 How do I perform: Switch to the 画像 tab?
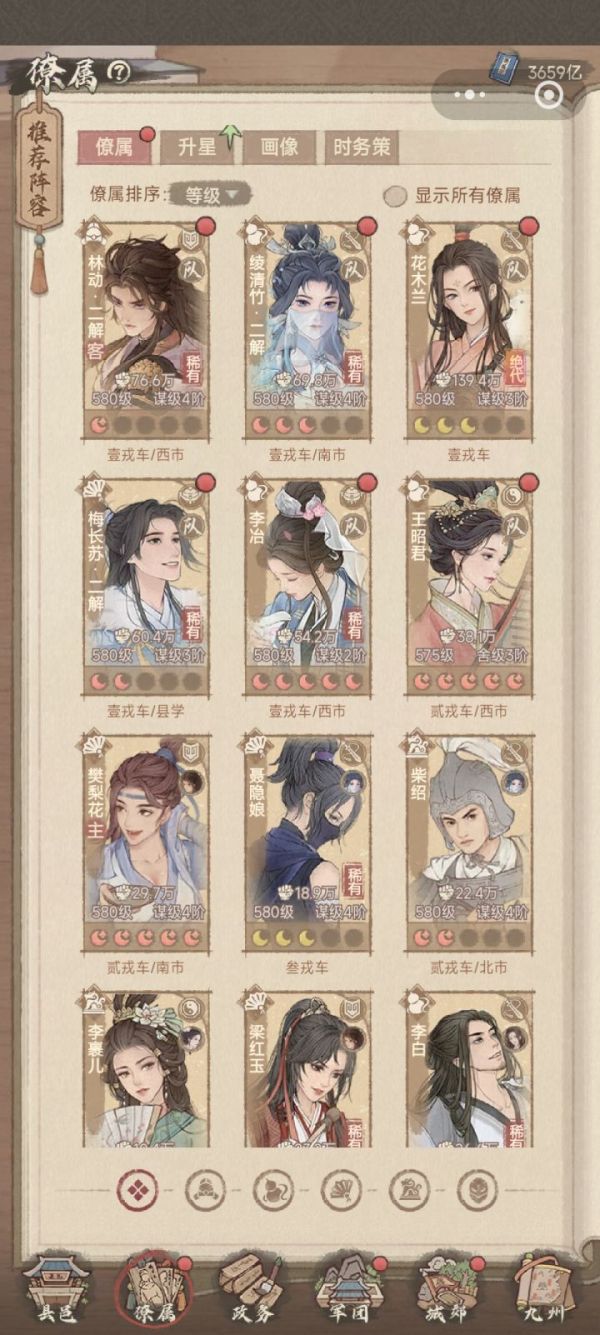coord(278,147)
